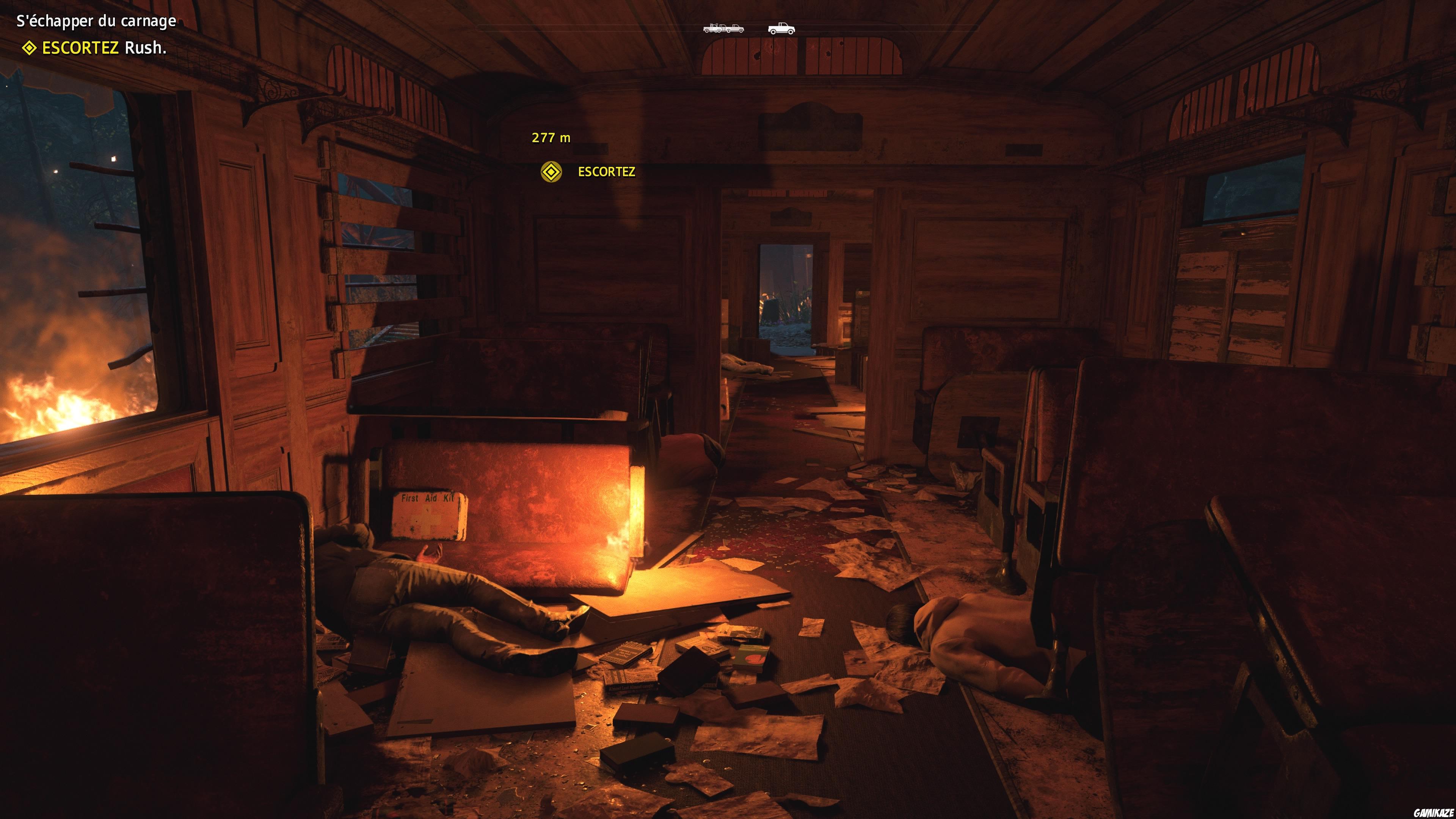The image size is (1456, 819).
Task: Select the truck convoy compass icon
Action: pyautogui.click(x=723, y=28)
